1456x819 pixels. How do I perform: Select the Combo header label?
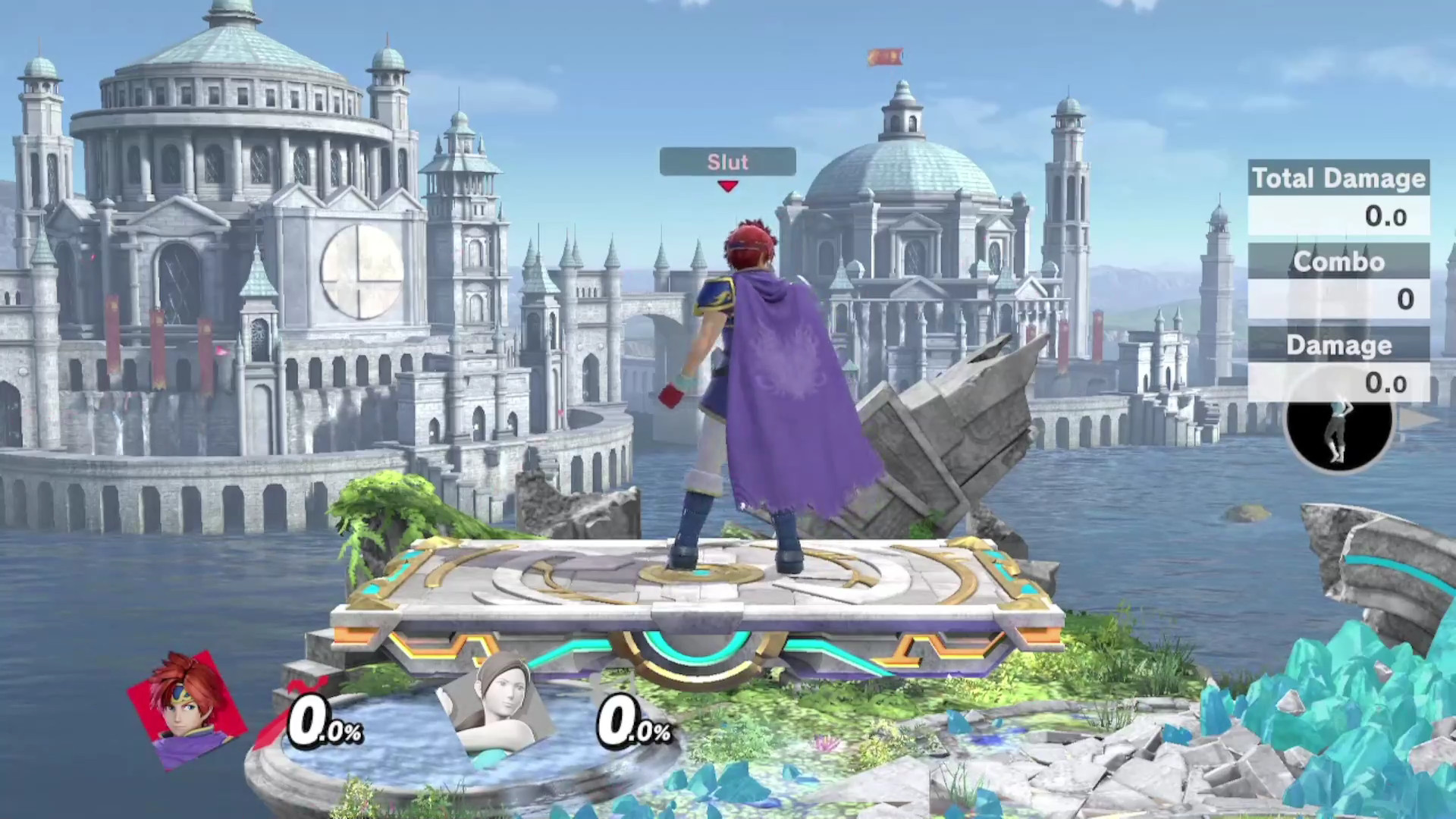(1338, 262)
